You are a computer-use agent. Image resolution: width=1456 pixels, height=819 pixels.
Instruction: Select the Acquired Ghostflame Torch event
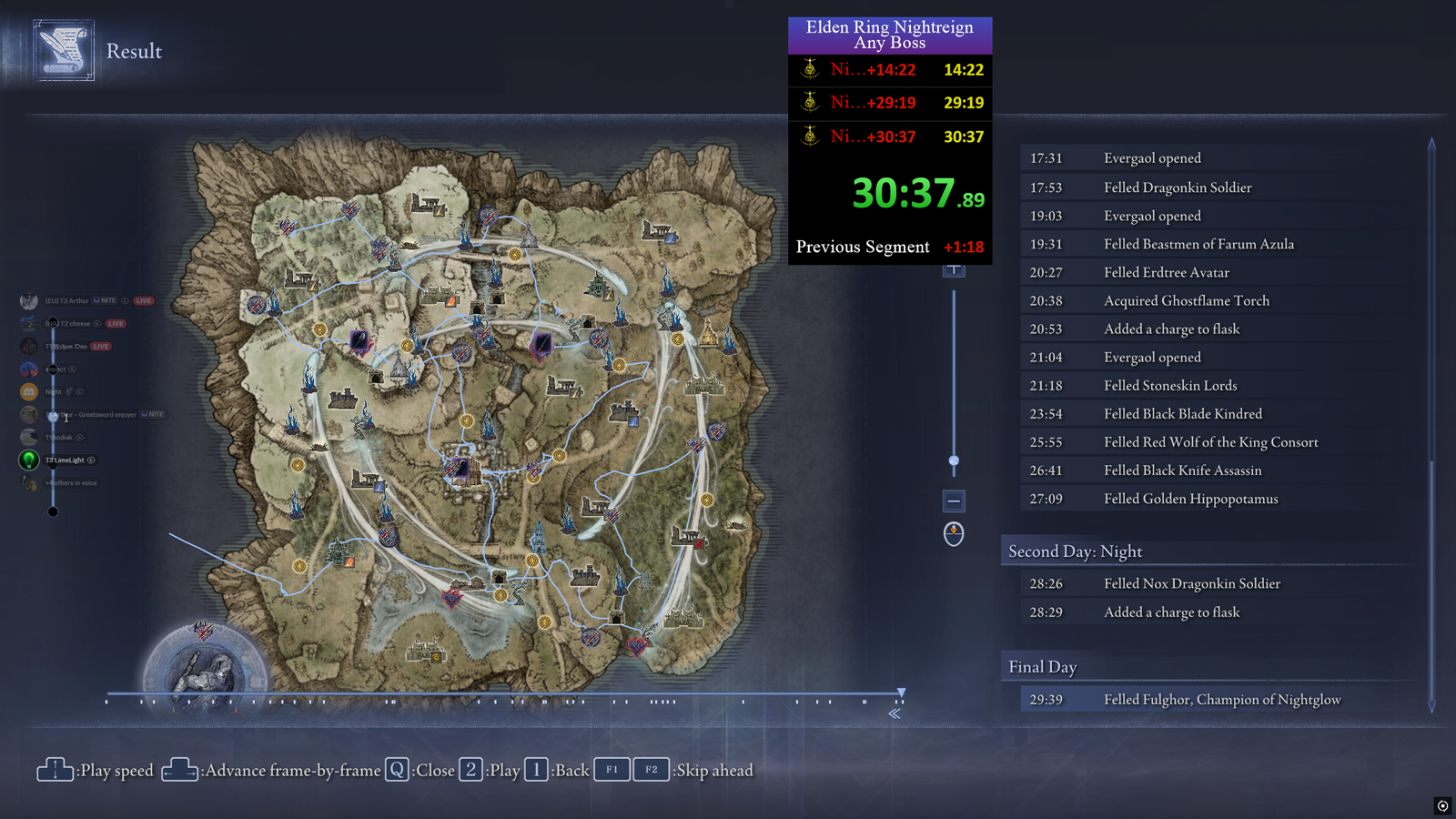(x=1186, y=300)
